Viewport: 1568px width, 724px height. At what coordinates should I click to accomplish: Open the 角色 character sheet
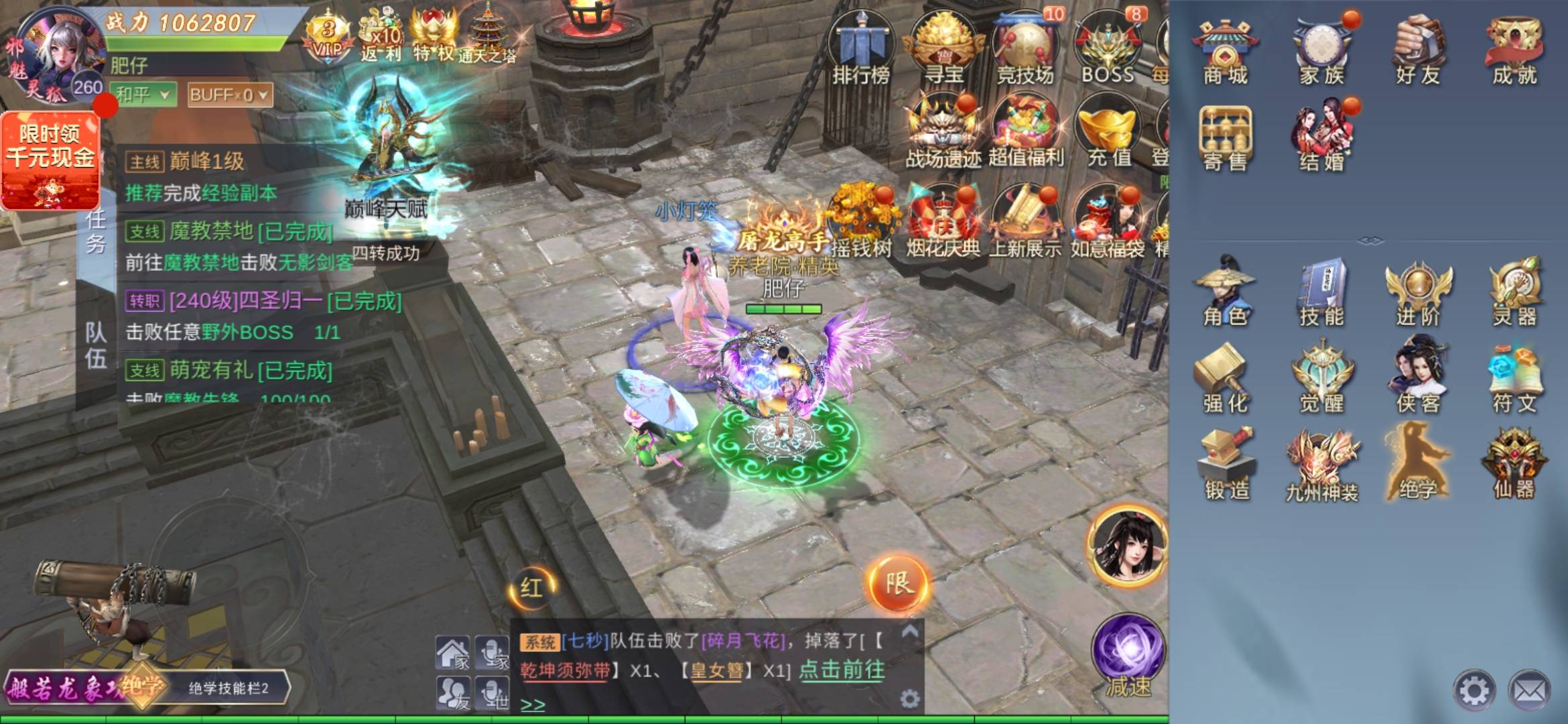[1225, 292]
